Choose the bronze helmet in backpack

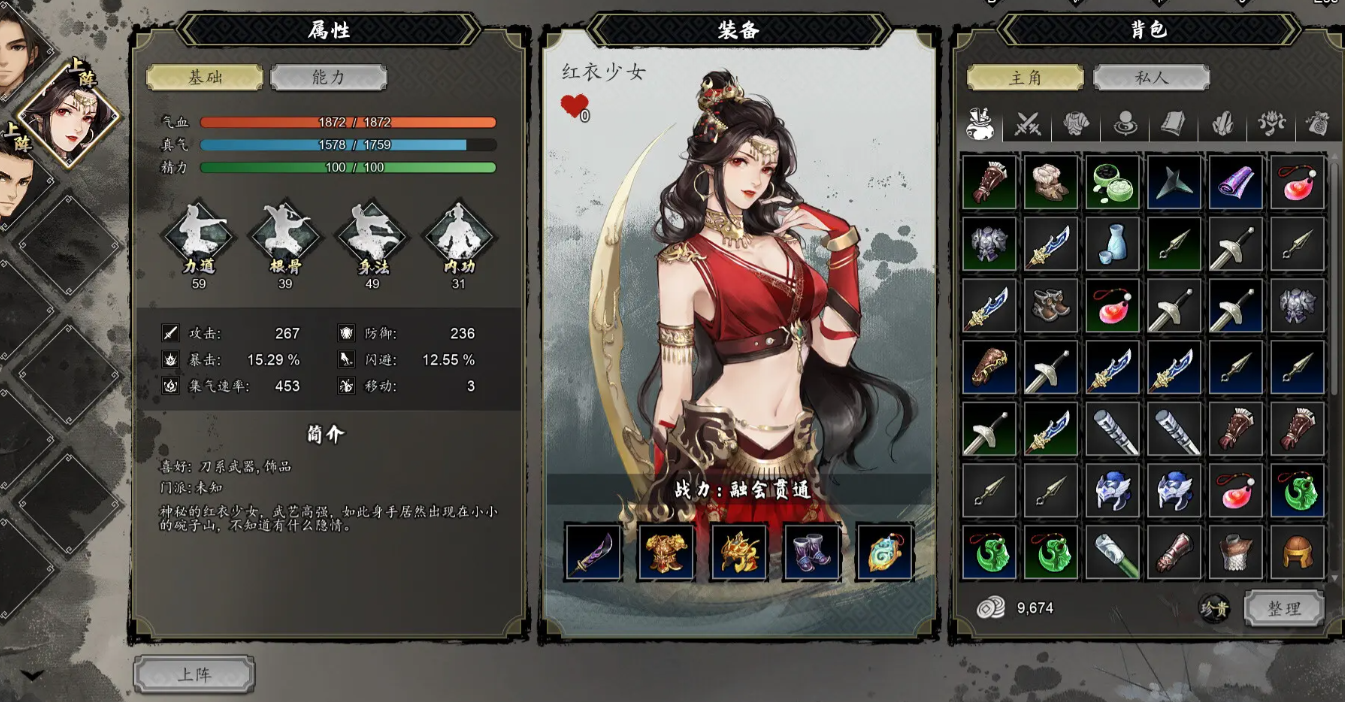[x=1298, y=553]
